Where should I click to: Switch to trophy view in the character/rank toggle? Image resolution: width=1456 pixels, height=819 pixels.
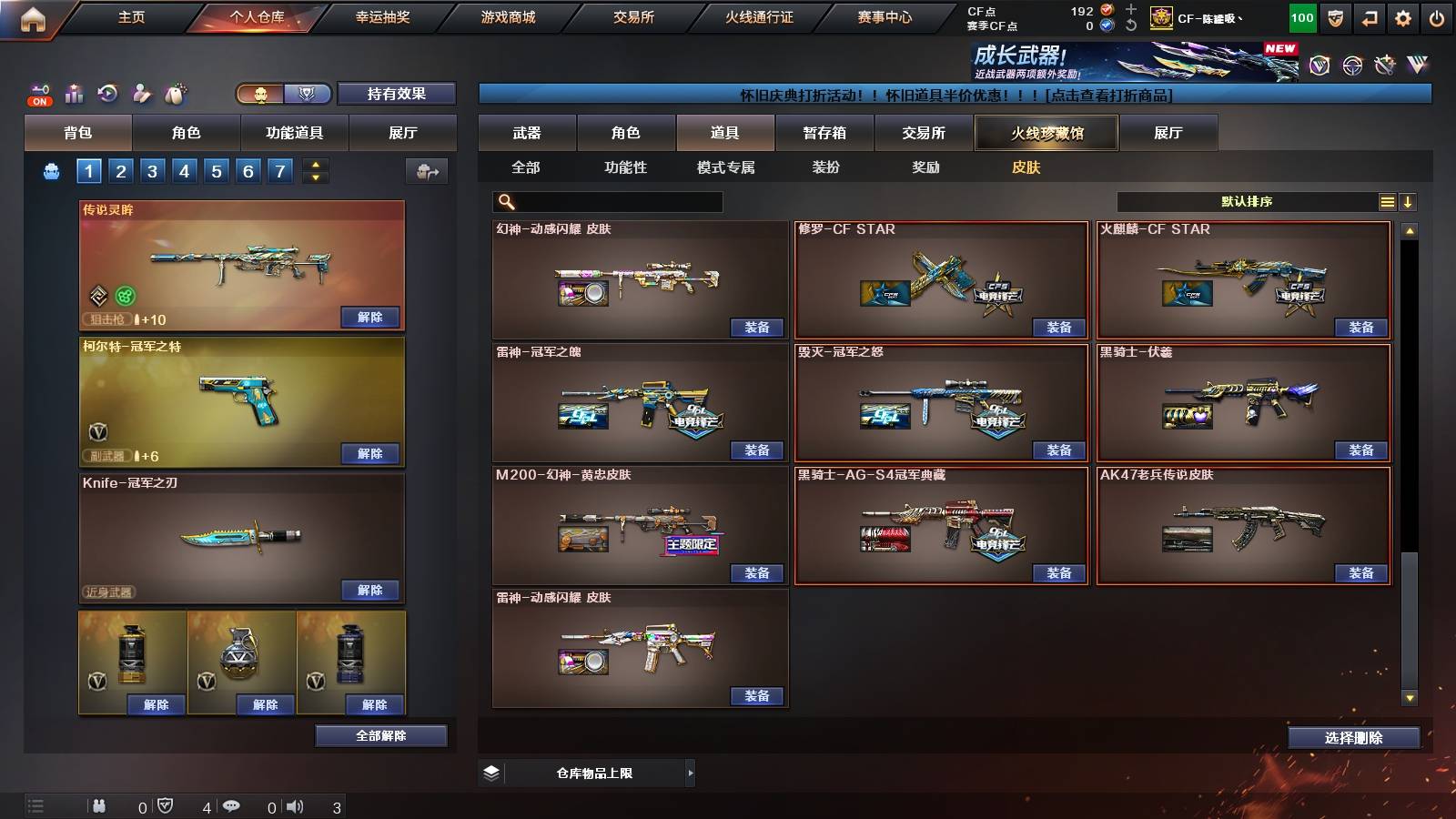click(x=306, y=93)
